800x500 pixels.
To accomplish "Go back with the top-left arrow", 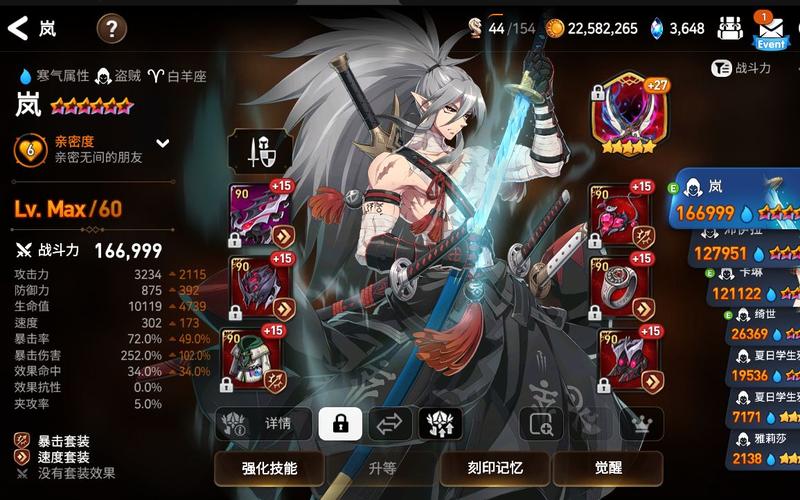I will pos(18,28).
